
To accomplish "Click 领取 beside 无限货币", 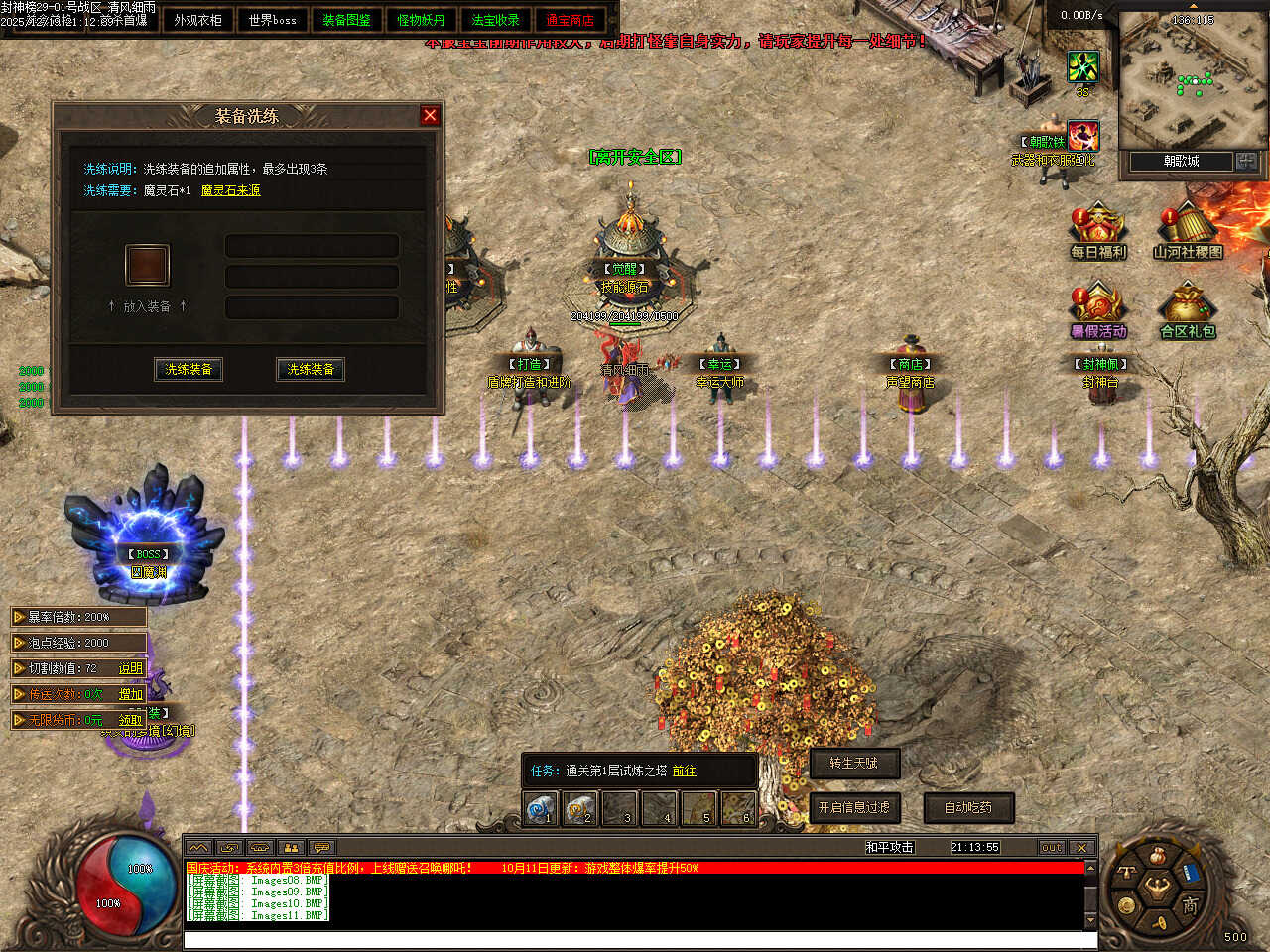I will coord(131,720).
